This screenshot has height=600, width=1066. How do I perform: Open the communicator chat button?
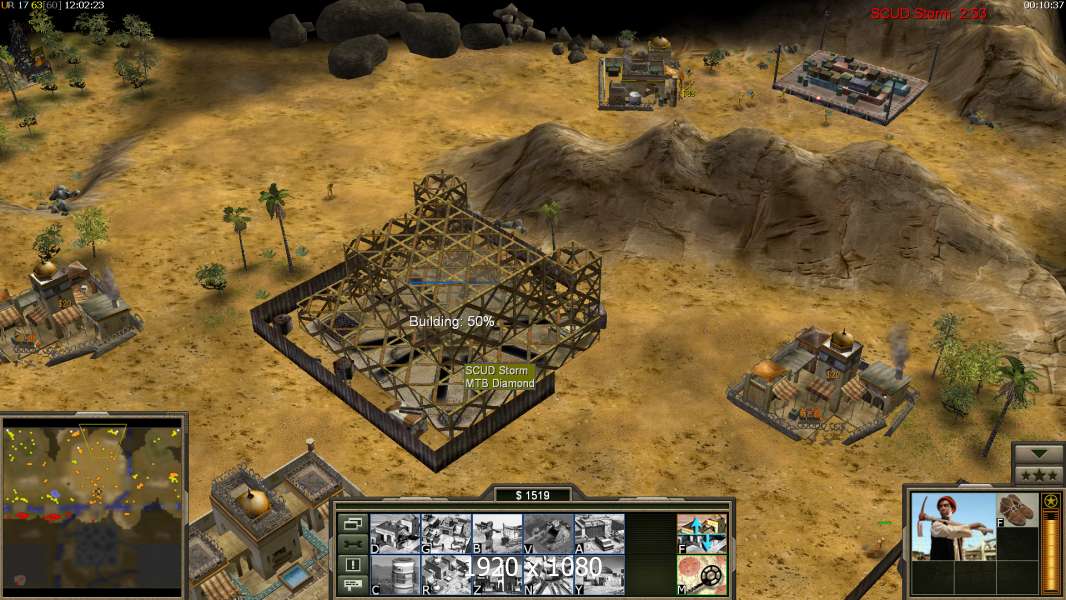tap(352, 586)
